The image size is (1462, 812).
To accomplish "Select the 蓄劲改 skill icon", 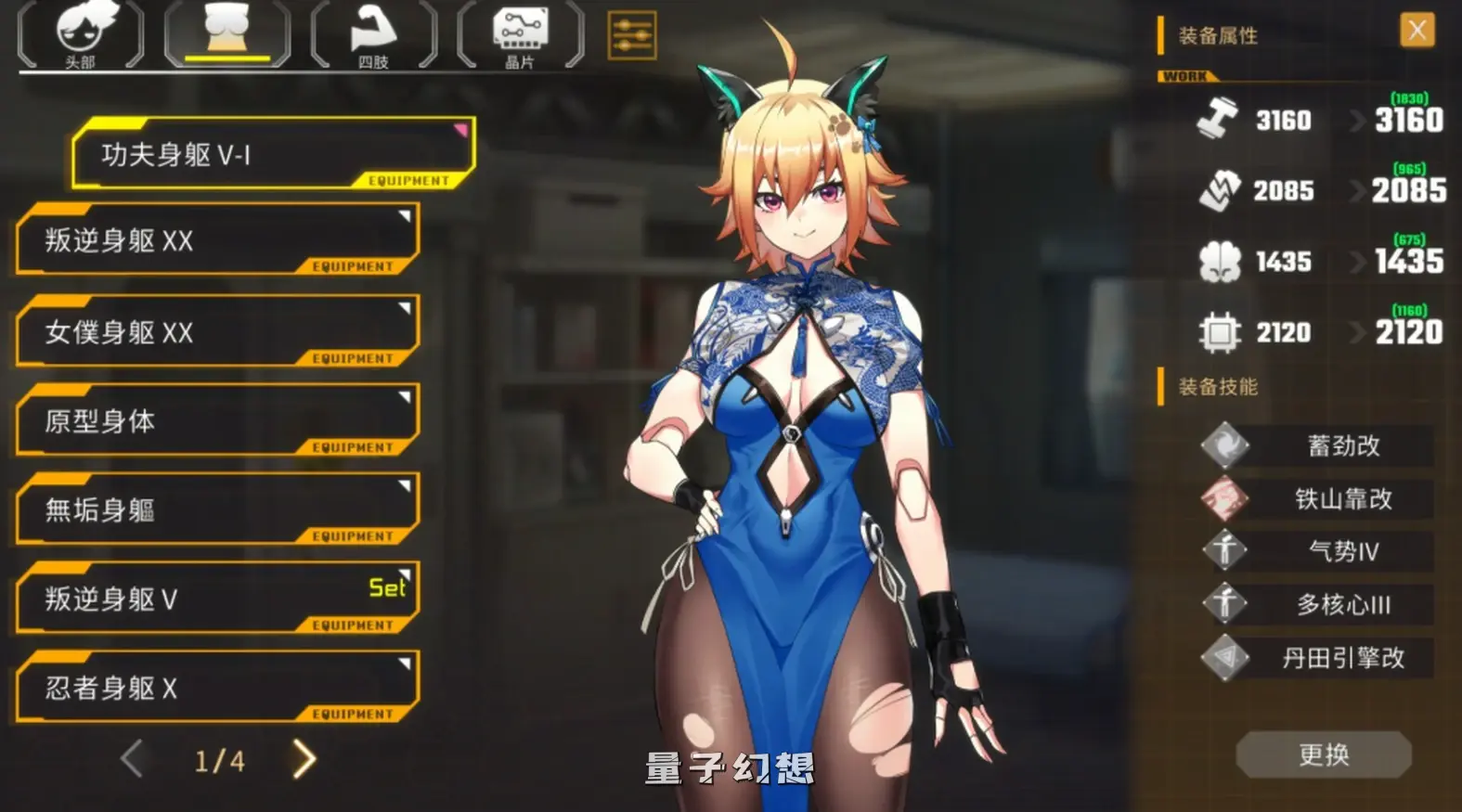I will point(1225,445).
